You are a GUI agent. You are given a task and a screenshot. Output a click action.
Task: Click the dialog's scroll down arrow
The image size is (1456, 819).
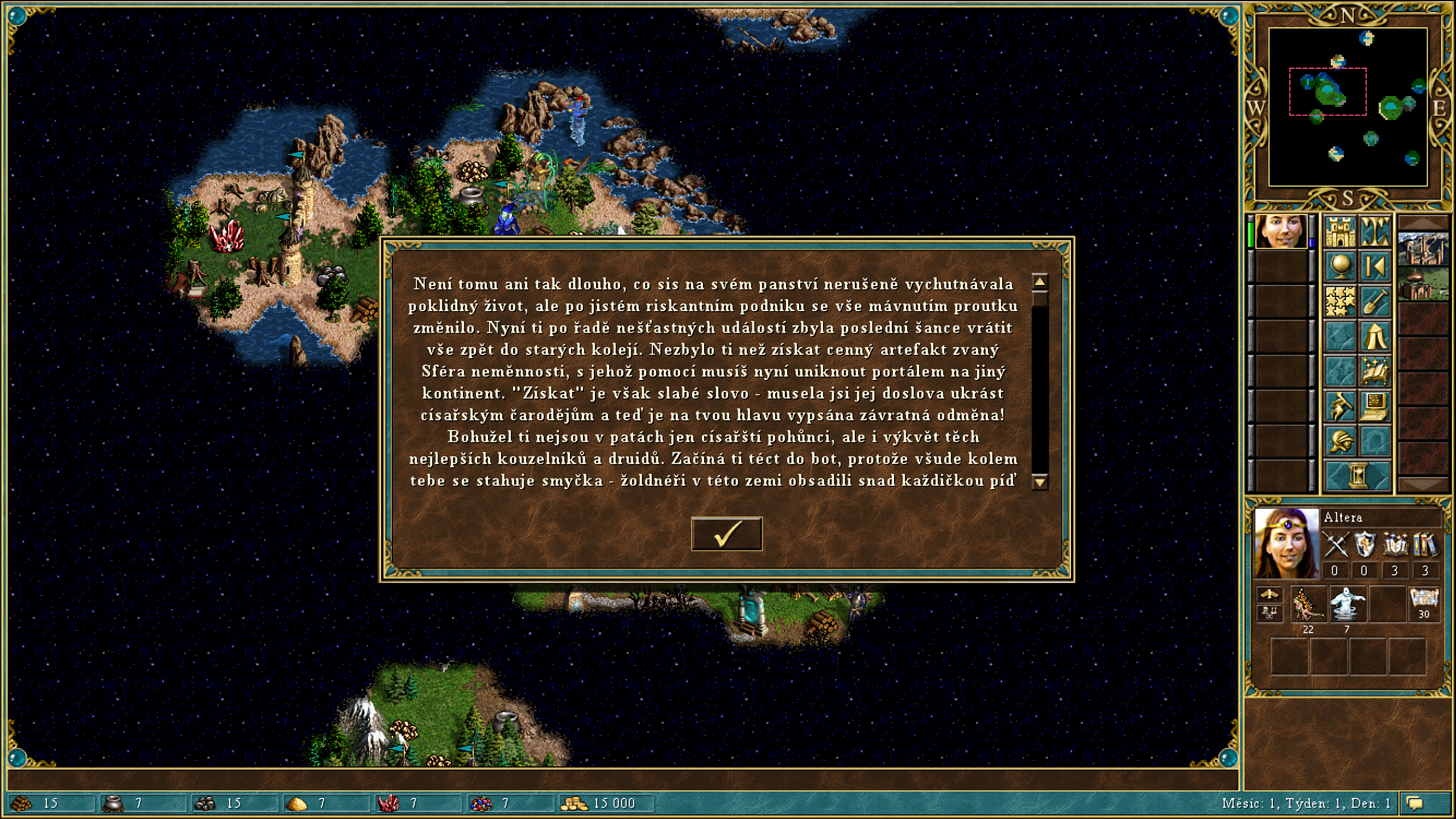[1040, 482]
